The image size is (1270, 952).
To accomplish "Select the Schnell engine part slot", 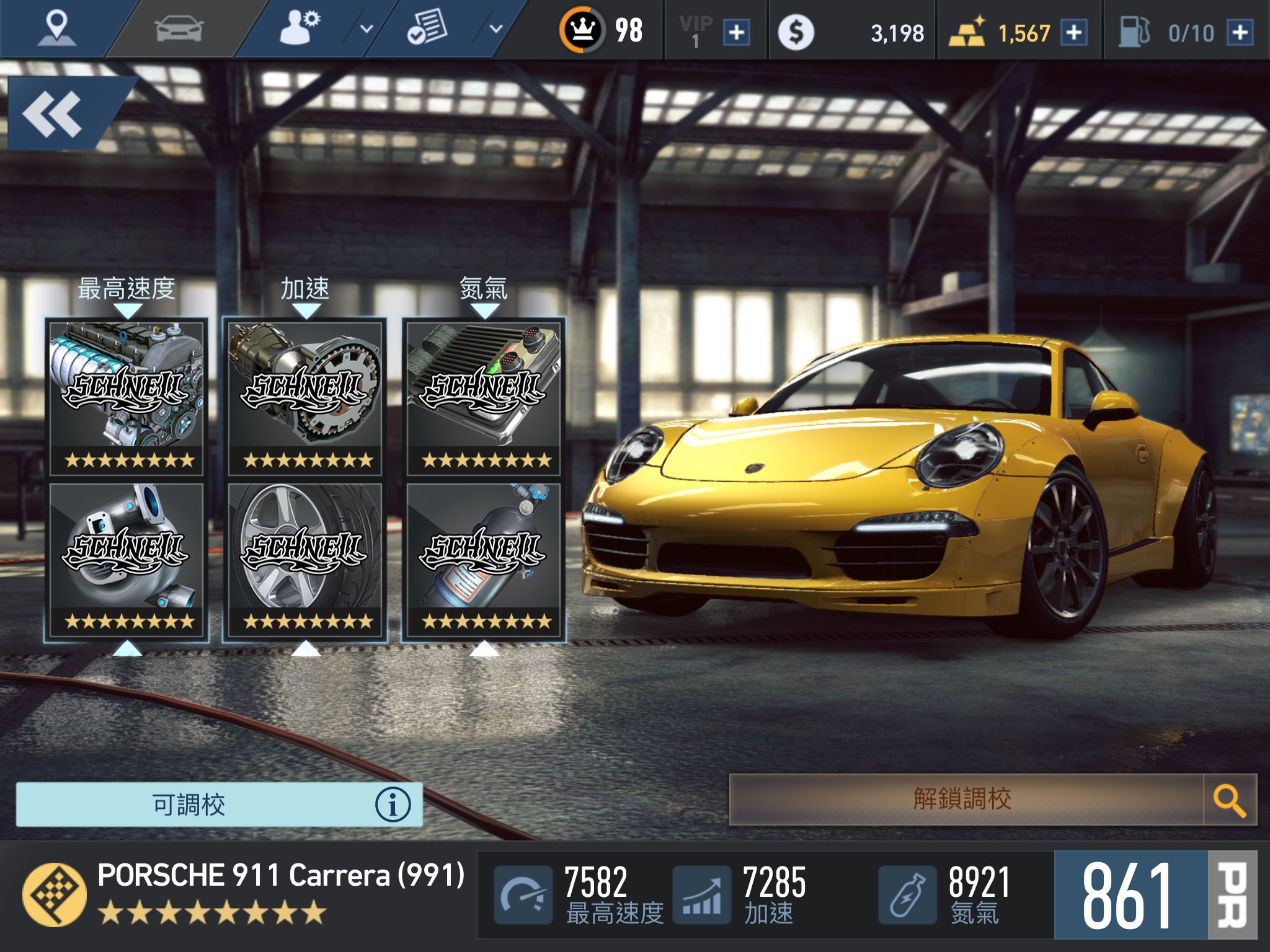I will (127, 397).
